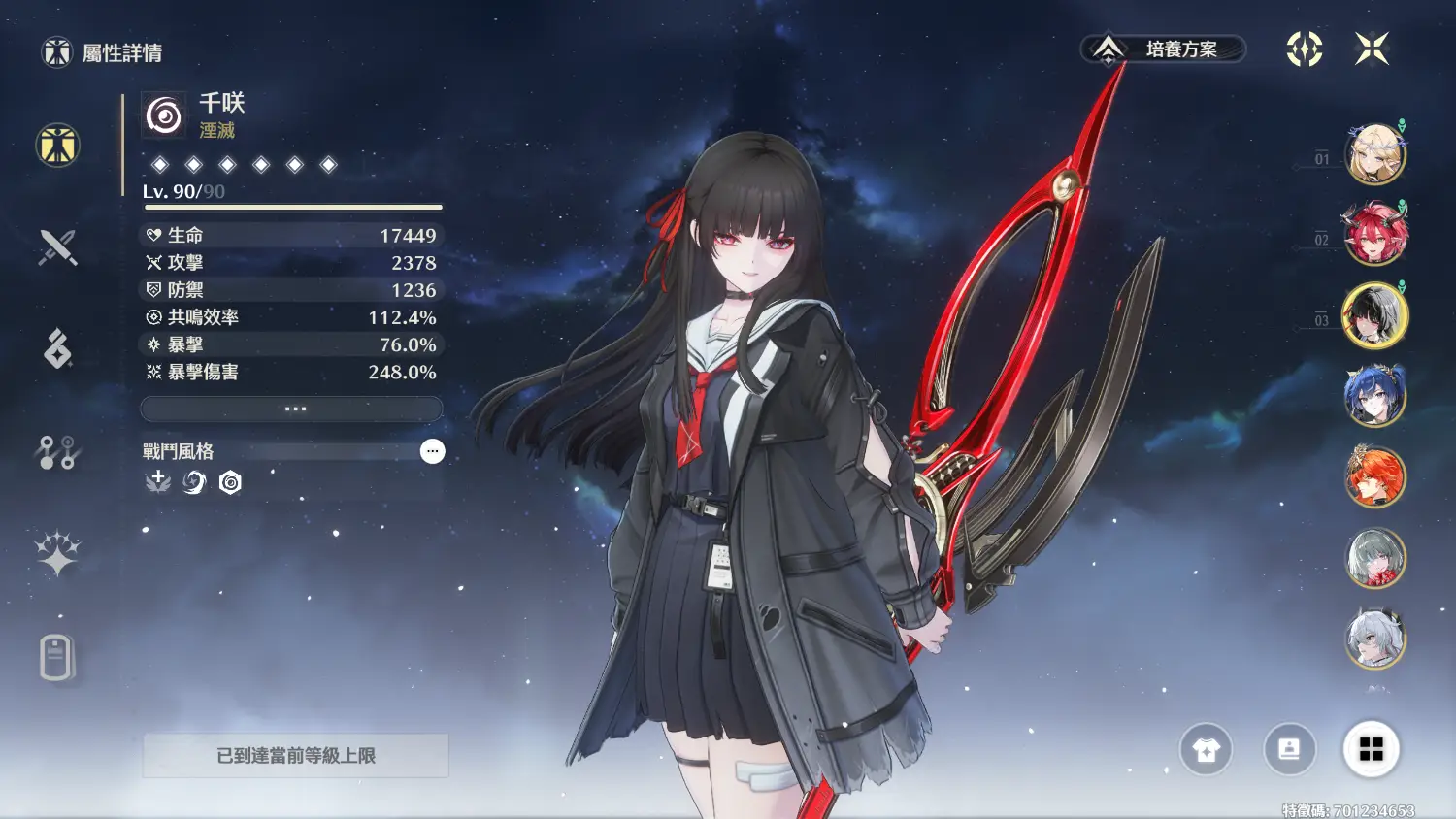Select the gray-haired character with red flowers
This screenshot has height=819, width=1456.
1374,558
